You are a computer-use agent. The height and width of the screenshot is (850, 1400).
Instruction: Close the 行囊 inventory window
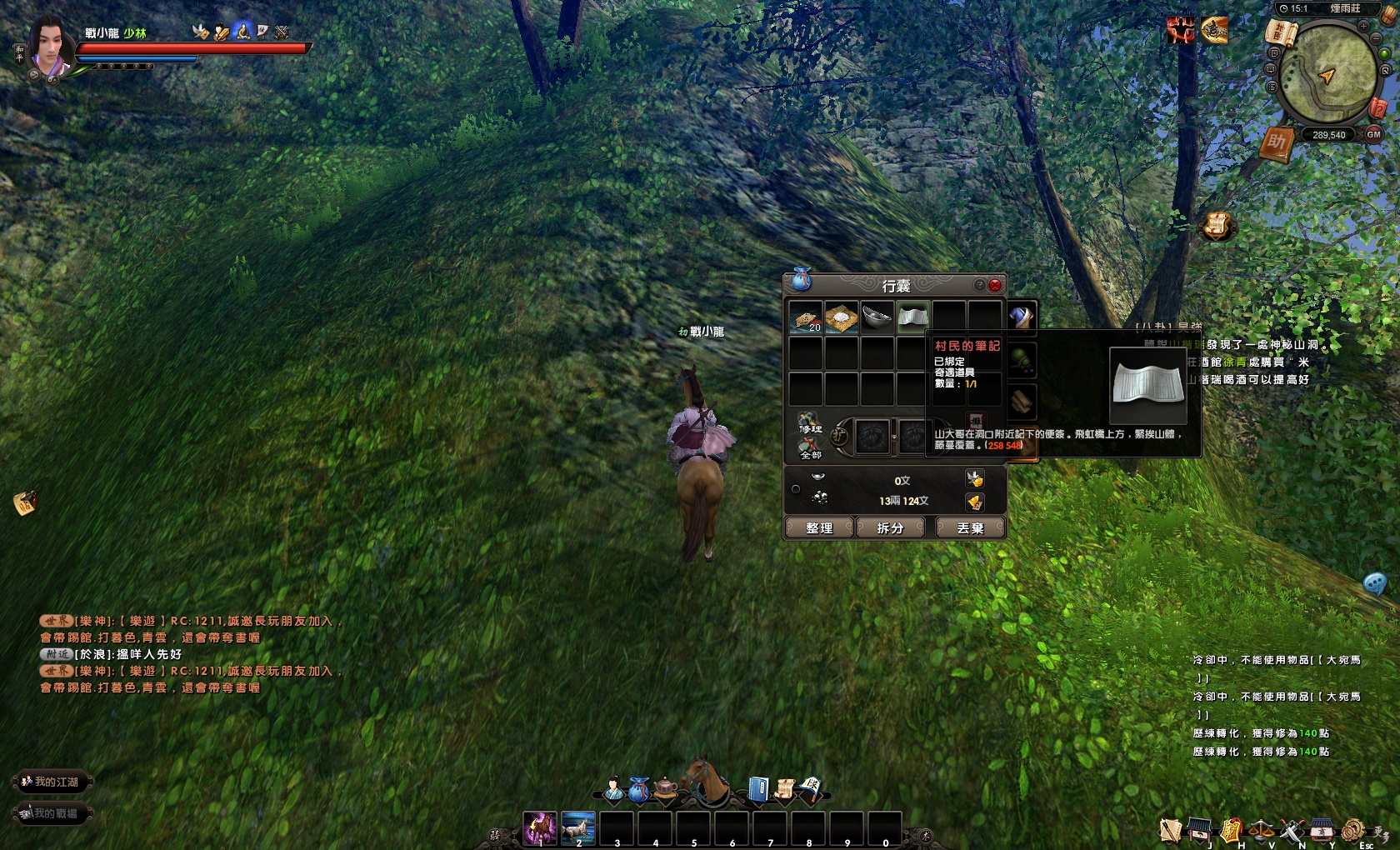click(x=995, y=285)
